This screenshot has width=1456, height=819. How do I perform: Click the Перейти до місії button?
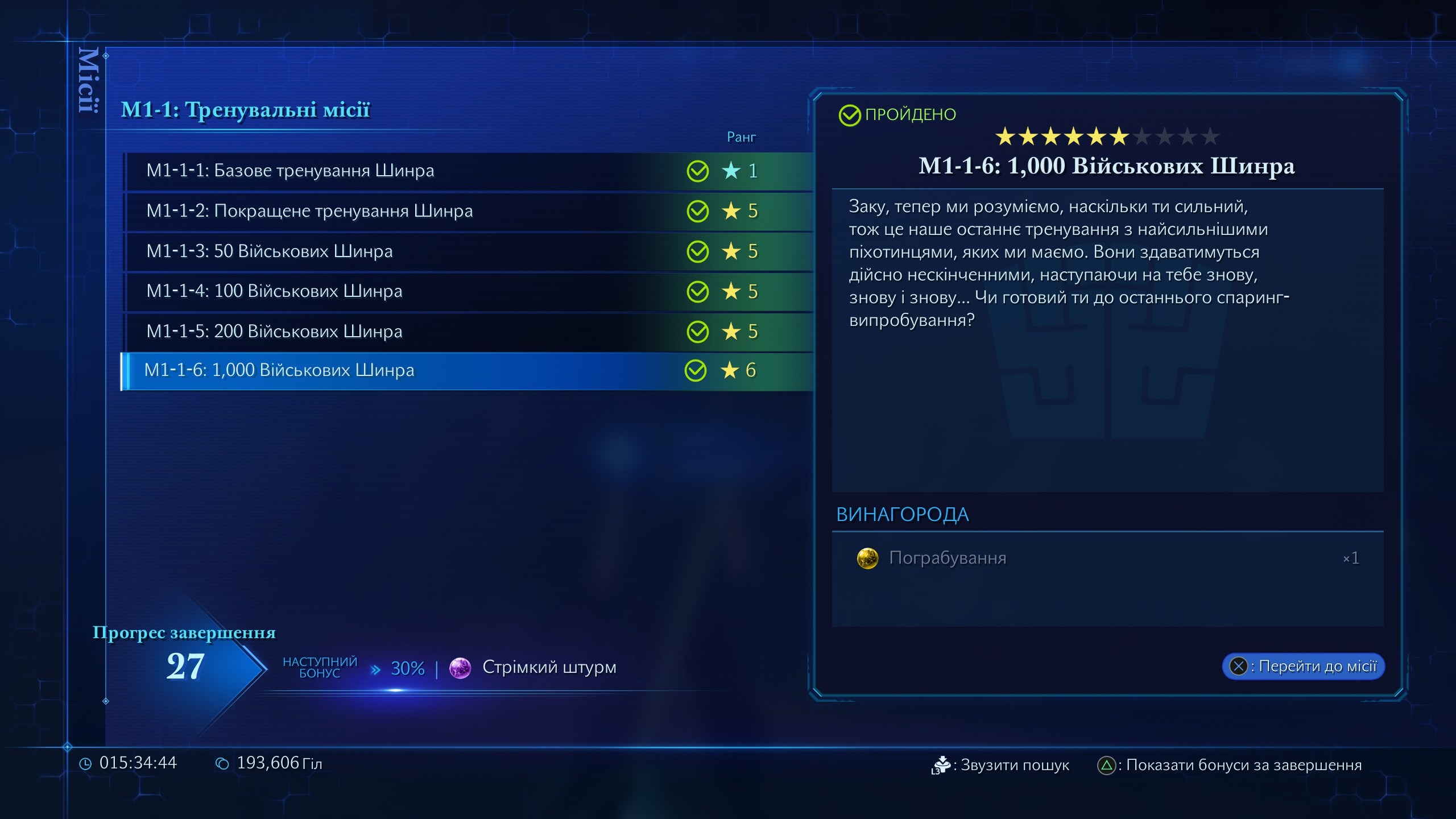tap(1303, 666)
